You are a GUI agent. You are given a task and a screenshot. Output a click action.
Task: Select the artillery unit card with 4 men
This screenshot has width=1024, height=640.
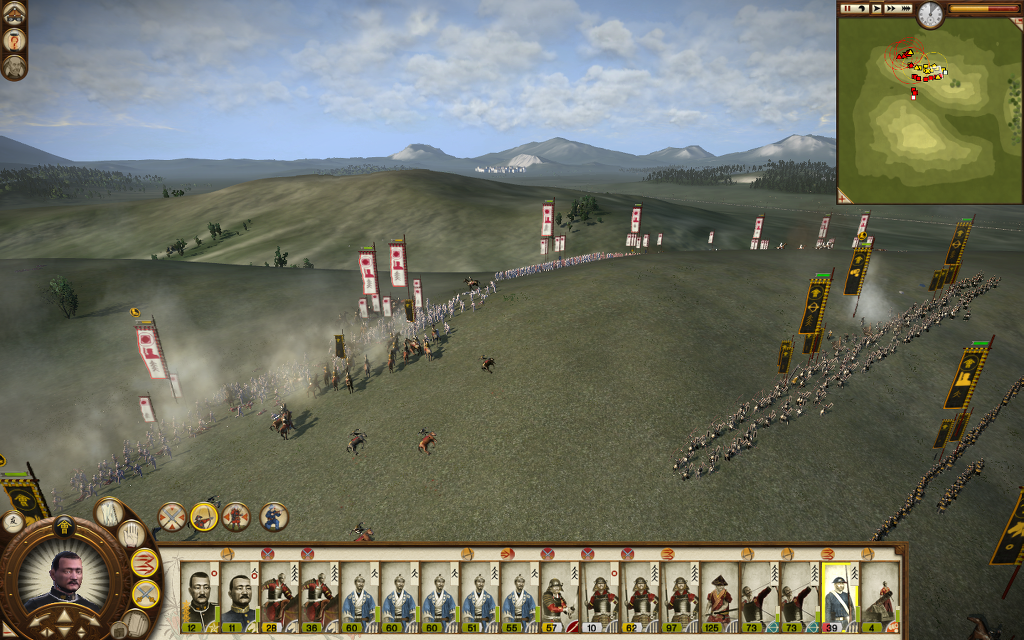coord(877,597)
